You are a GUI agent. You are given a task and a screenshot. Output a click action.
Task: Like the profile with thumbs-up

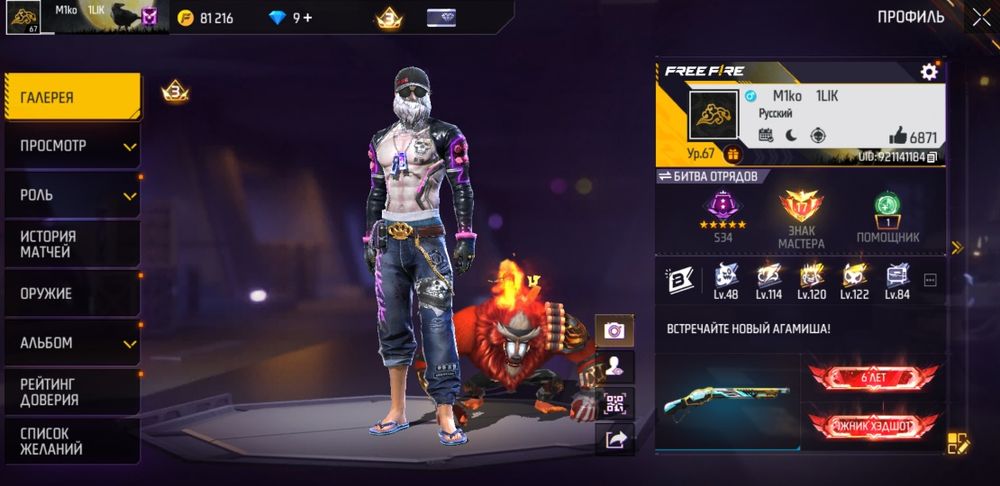click(x=898, y=137)
